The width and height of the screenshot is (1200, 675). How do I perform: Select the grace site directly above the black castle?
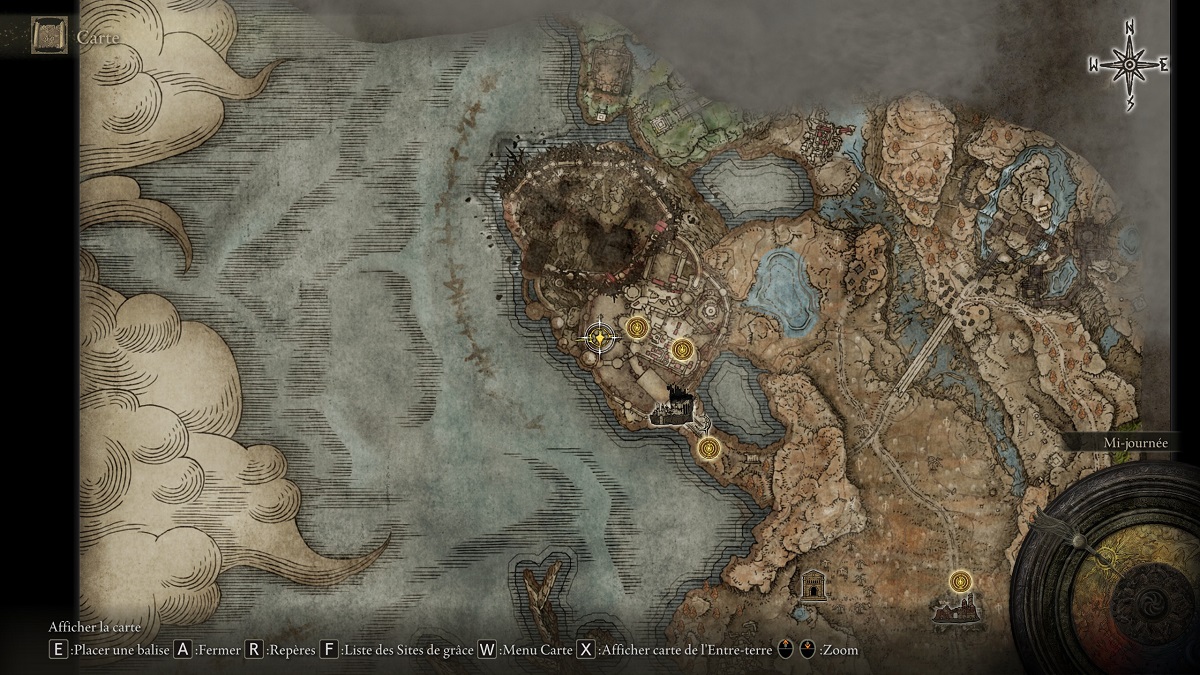tap(683, 349)
